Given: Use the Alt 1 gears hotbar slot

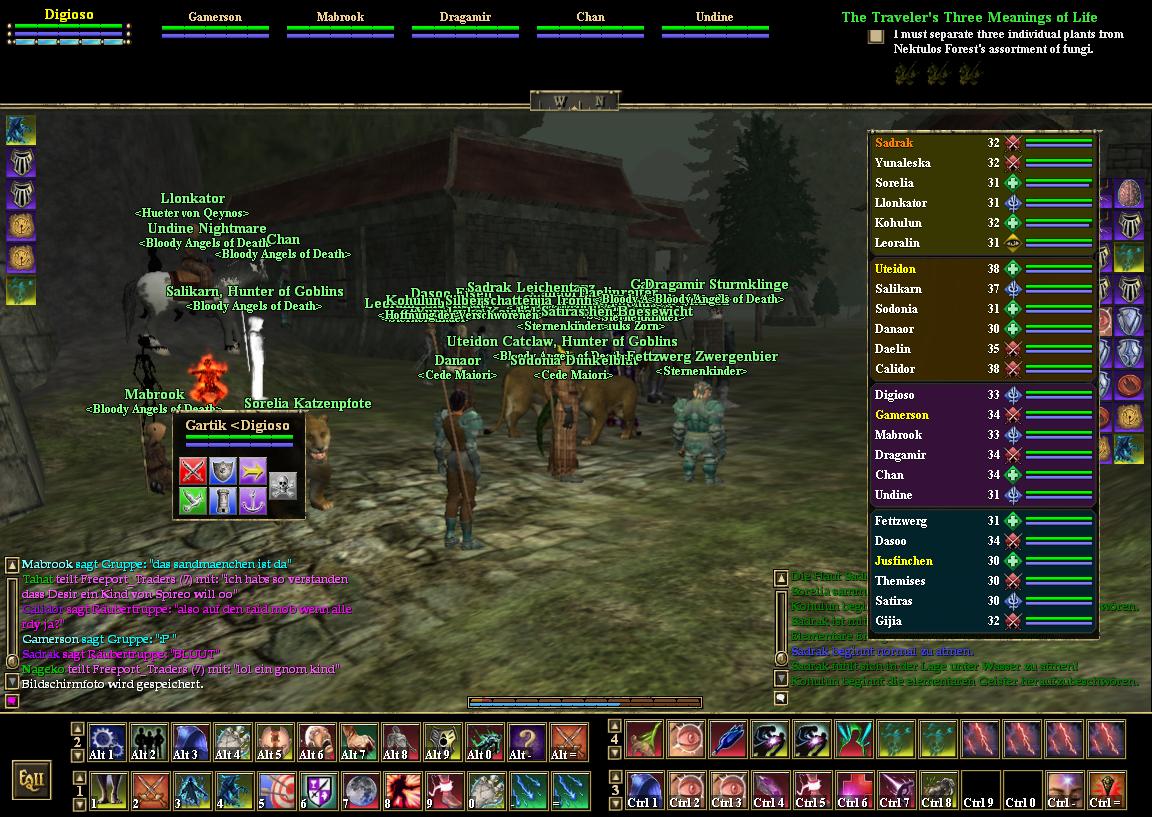Looking at the screenshot, I should [106, 742].
